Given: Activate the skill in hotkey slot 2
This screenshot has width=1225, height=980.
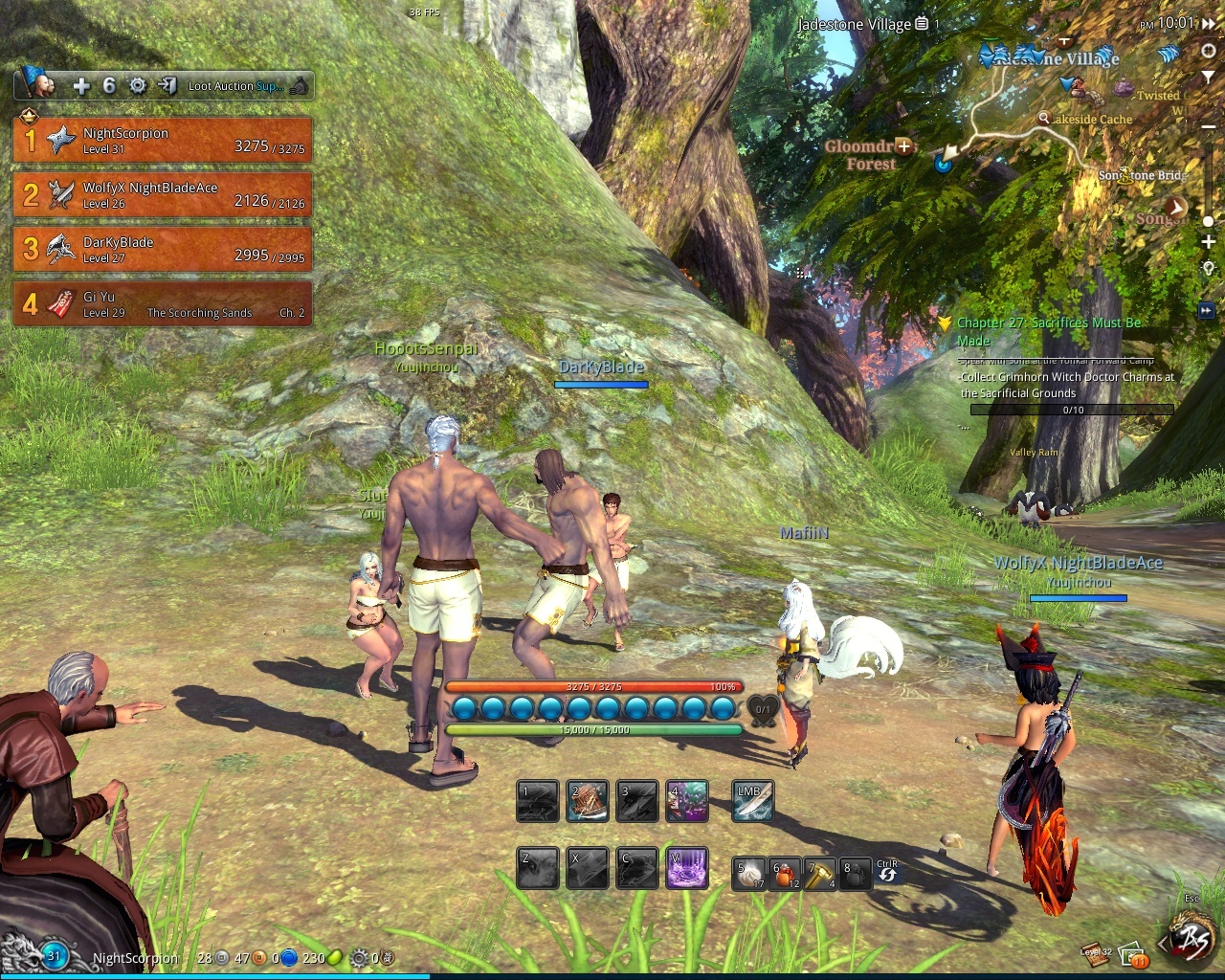Looking at the screenshot, I should (587, 802).
